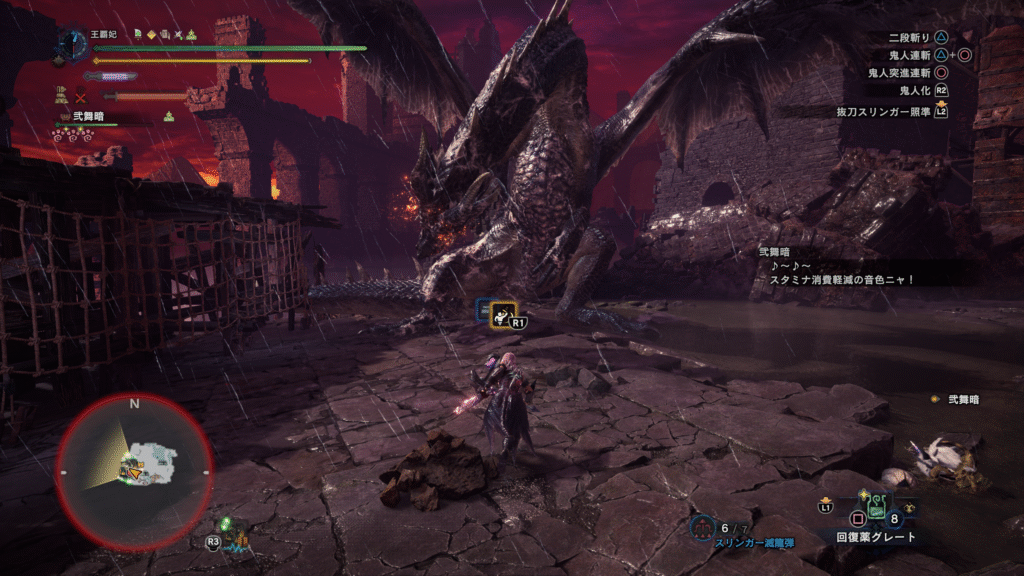Select the Mega Potion item slot
Image resolution: width=1024 pixels, height=576 pixels.
point(877,507)
